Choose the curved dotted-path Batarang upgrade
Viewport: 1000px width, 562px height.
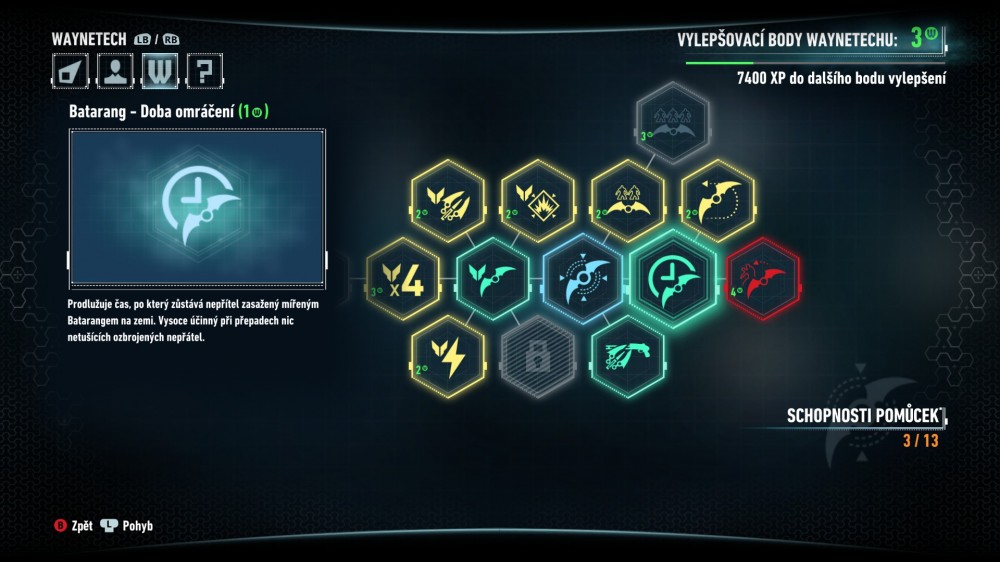click(717, 195)
